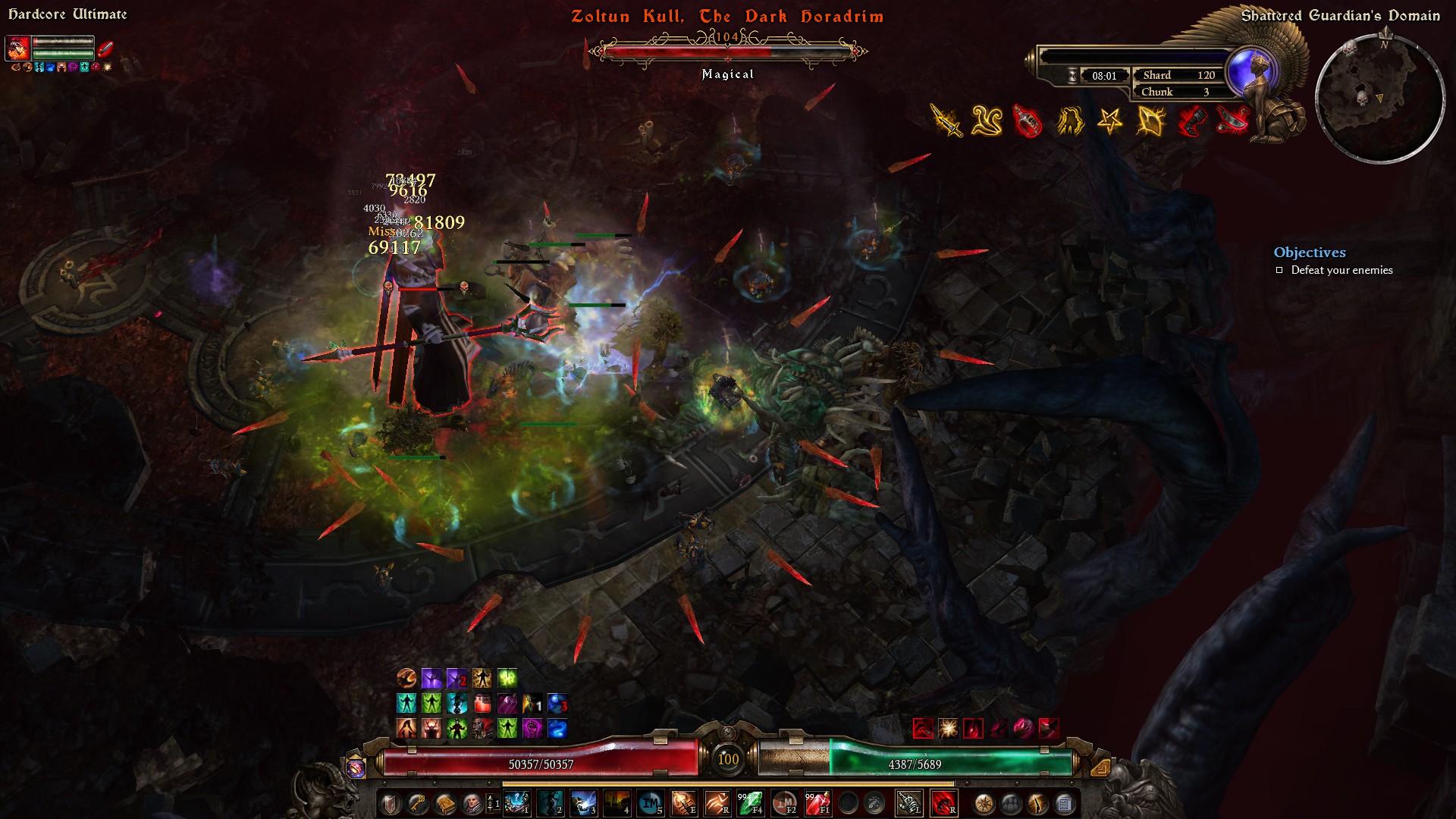1456x819 pixels.
Task: Use the green crystal item on F4
Action: tap(750, 803)
